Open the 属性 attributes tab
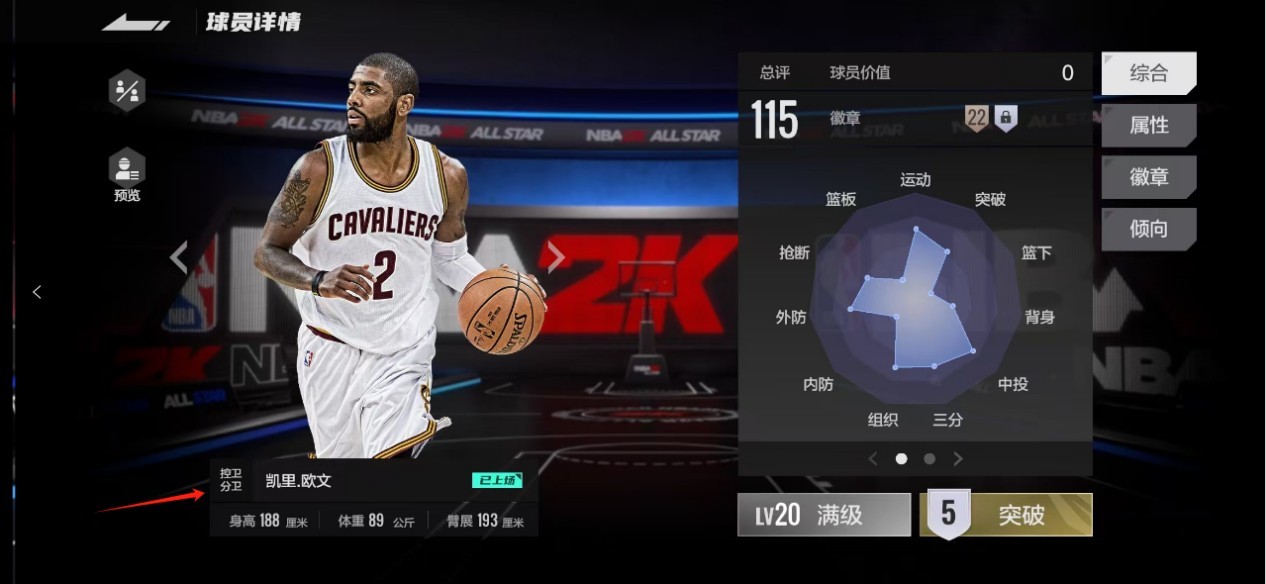Image resolution: width=1266 pixels, height=584 pixels. tap(1148, 125)
